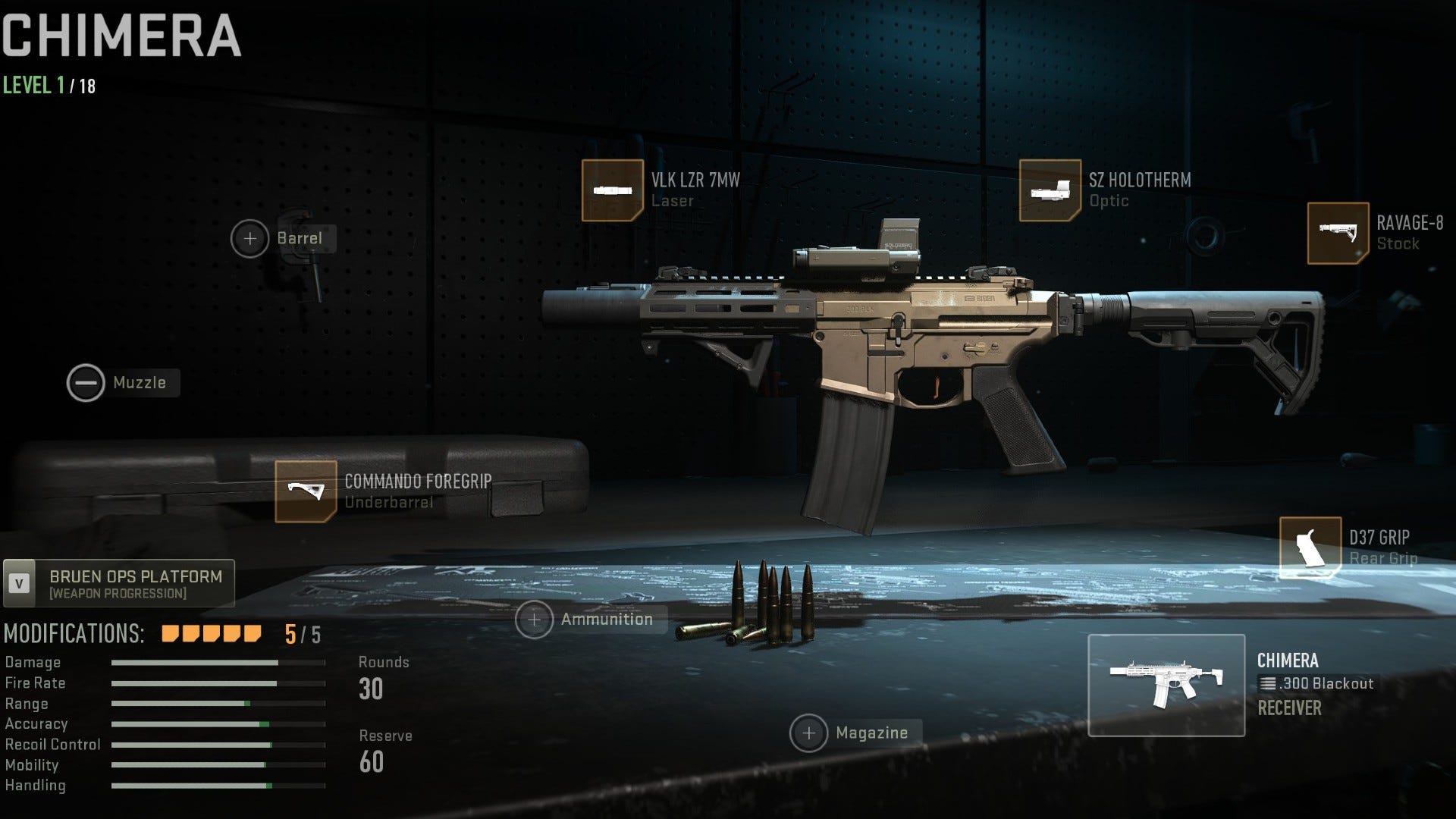Select the VLK LZR 7MW laser attachment icon
Screen dimensions: 1456x819
pyautogui.click(x=611, y=190)
